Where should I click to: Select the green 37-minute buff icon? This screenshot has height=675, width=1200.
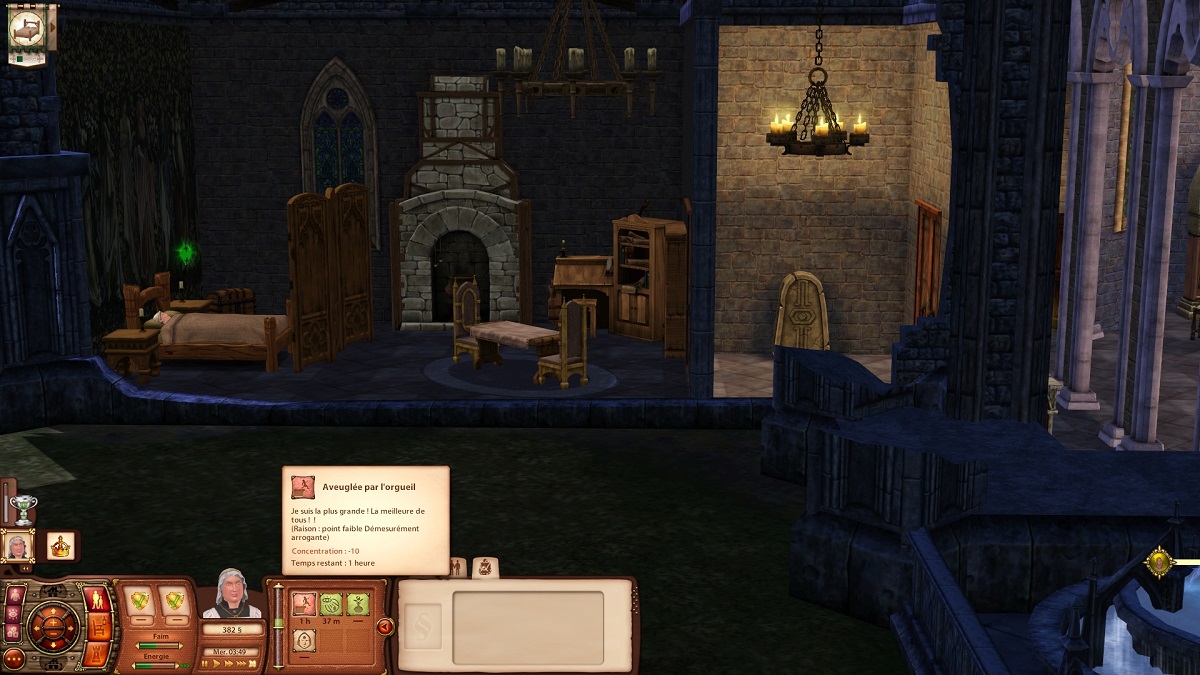331,603
